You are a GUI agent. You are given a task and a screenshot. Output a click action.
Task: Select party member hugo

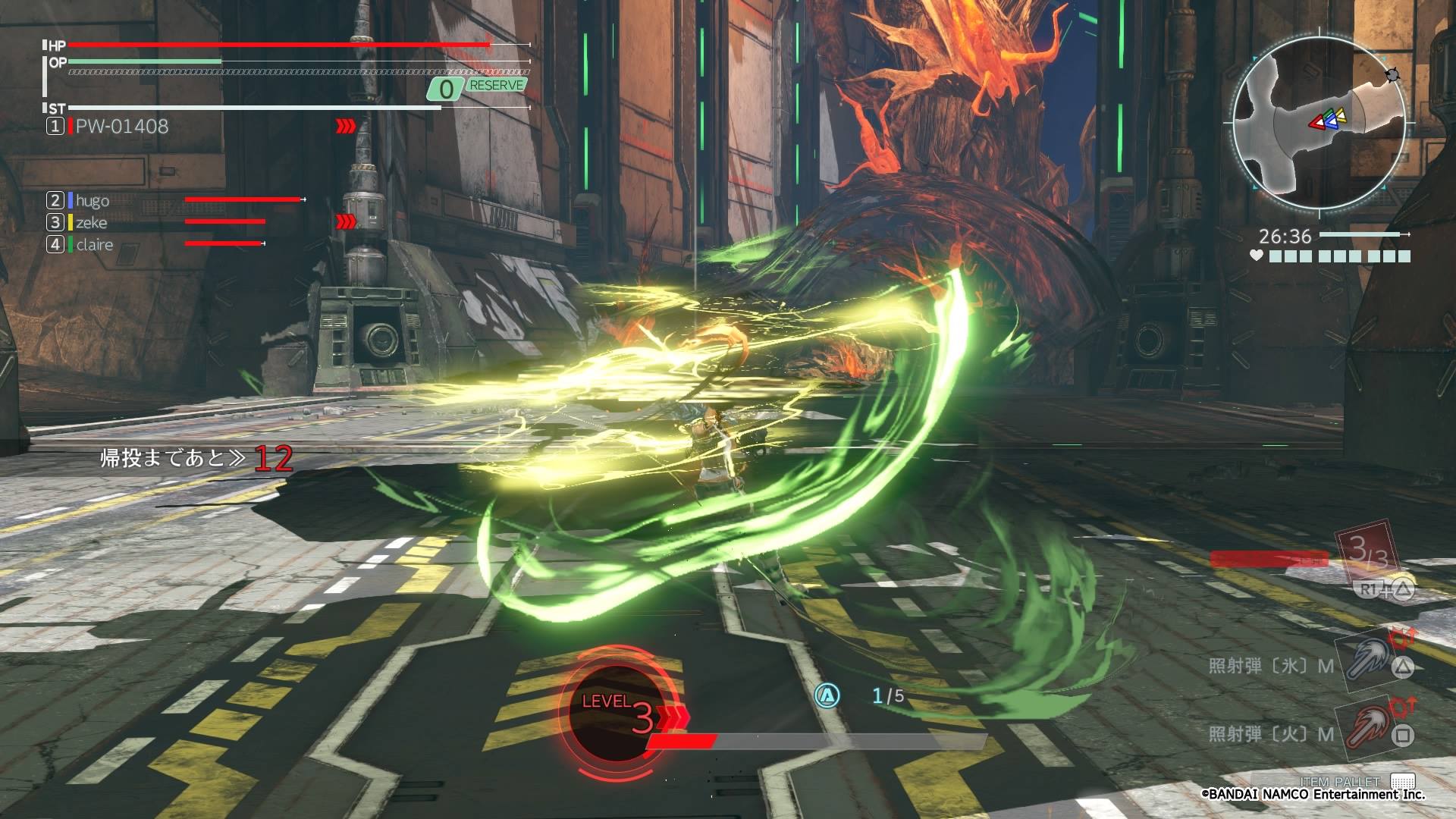pyautogui.click(x=92, y=200)
